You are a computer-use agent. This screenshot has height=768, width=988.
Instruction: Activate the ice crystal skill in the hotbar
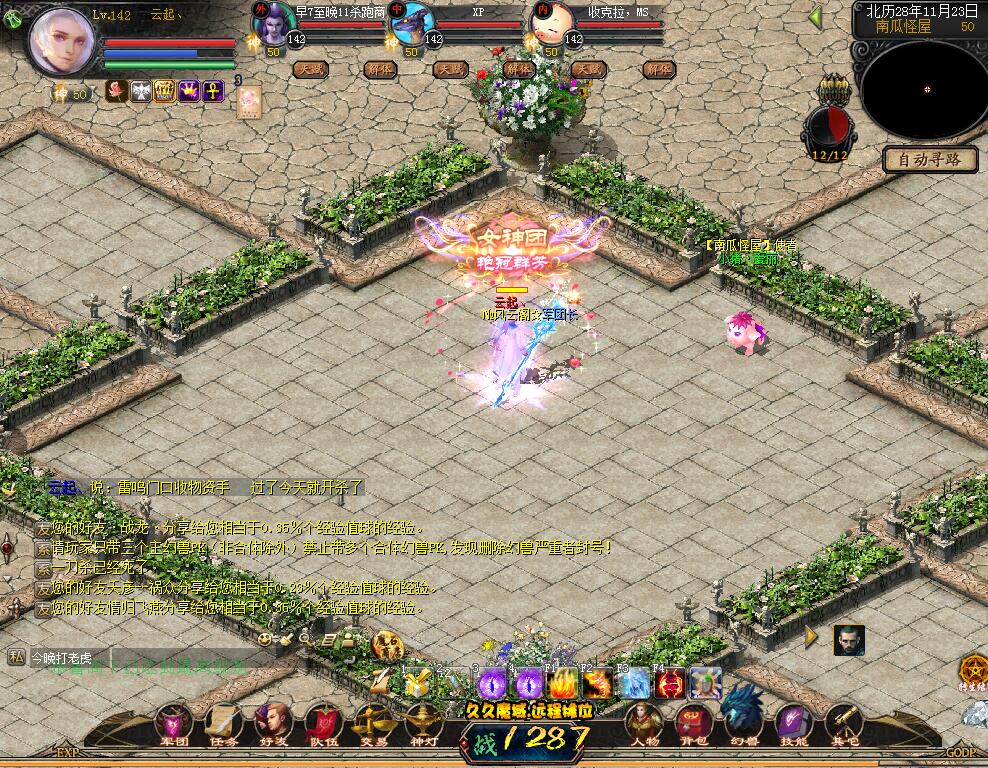(633, 683)
